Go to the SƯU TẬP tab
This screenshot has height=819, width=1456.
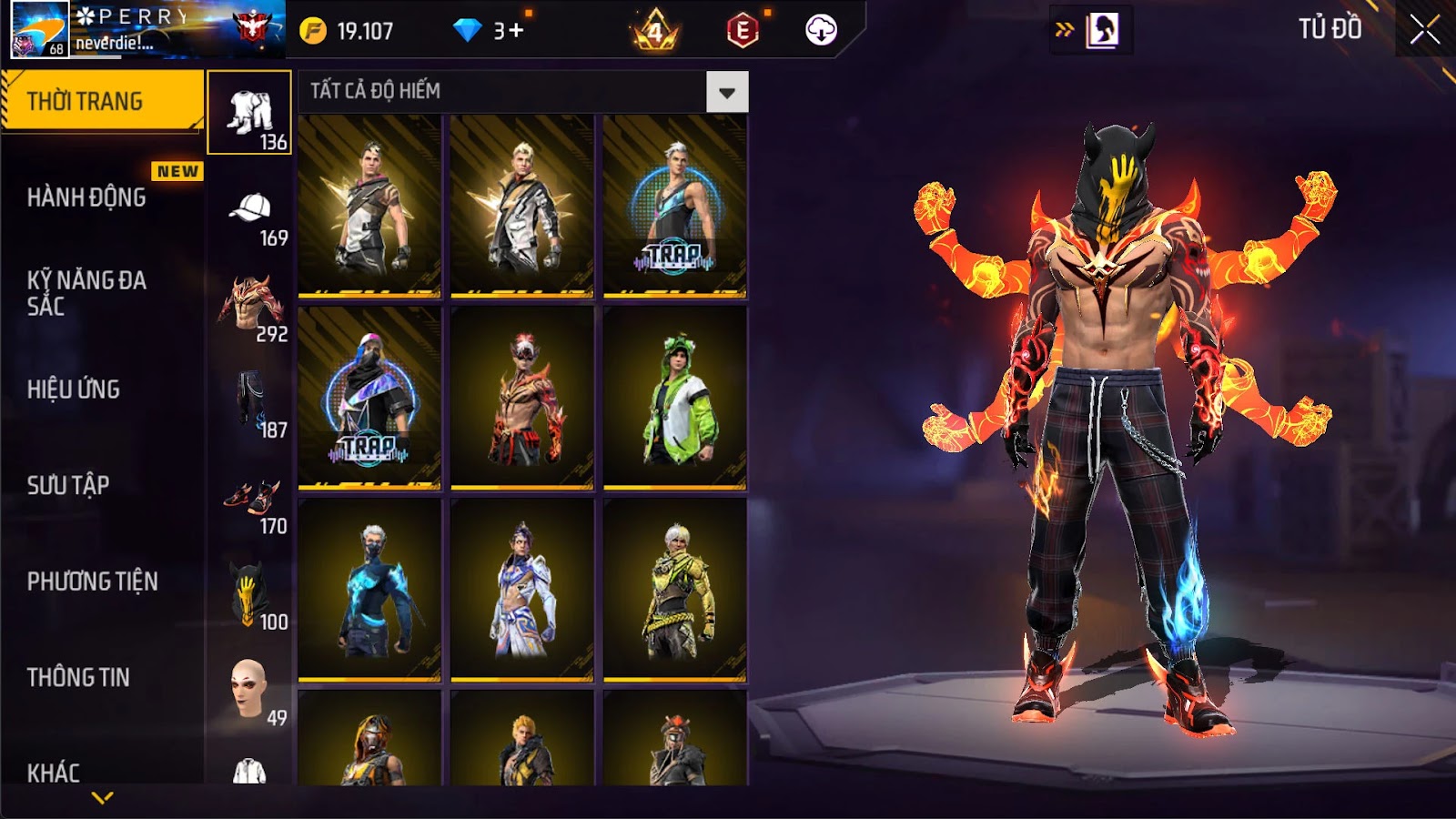68,485
